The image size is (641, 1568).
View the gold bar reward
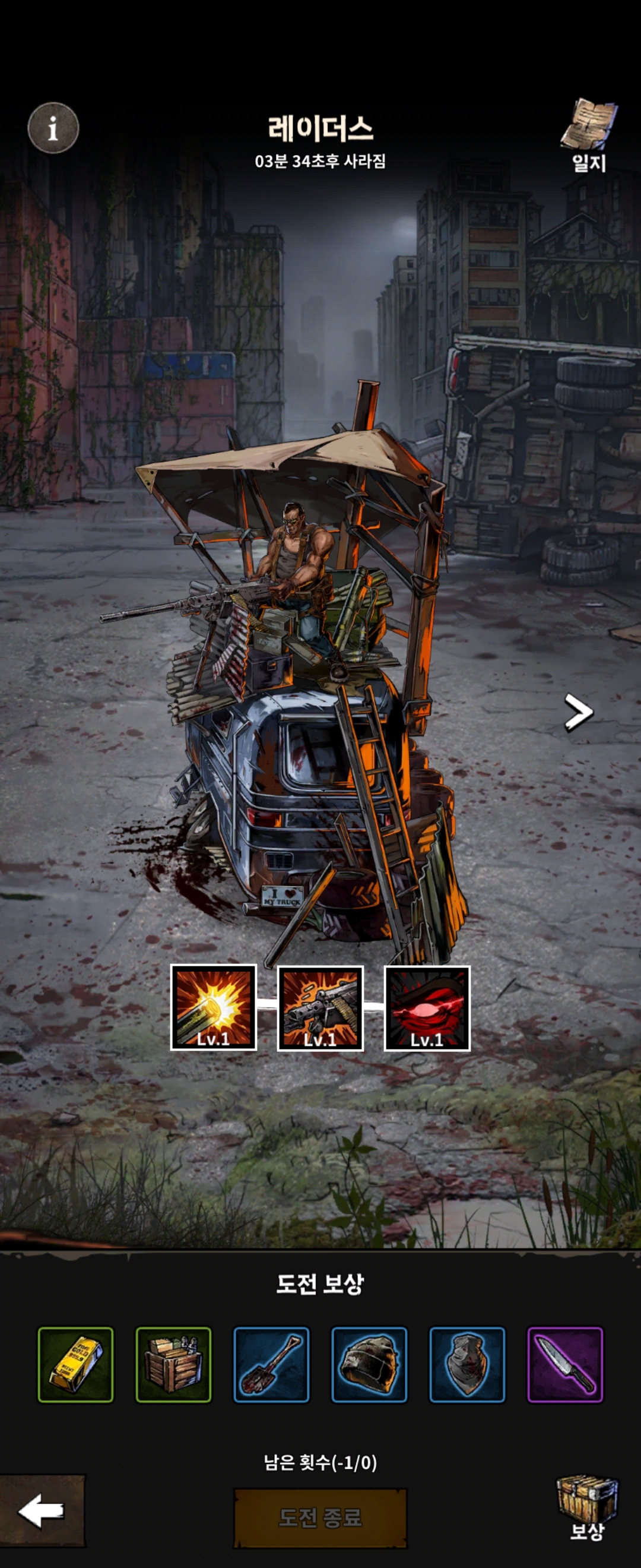click(75, 1364)
